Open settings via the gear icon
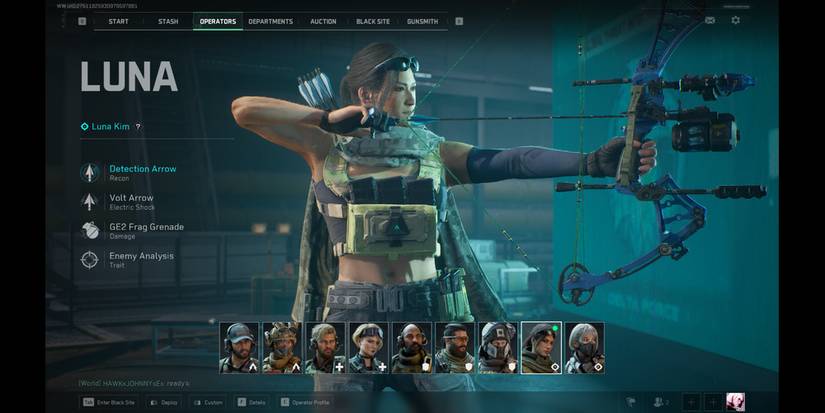This screenshot has height=413, width=825. tap(736, 20)
